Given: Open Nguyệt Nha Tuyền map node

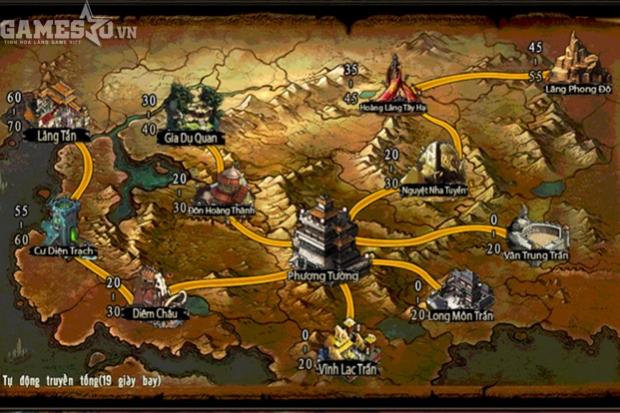Looking at the screenshot, I should pos(433,165).
